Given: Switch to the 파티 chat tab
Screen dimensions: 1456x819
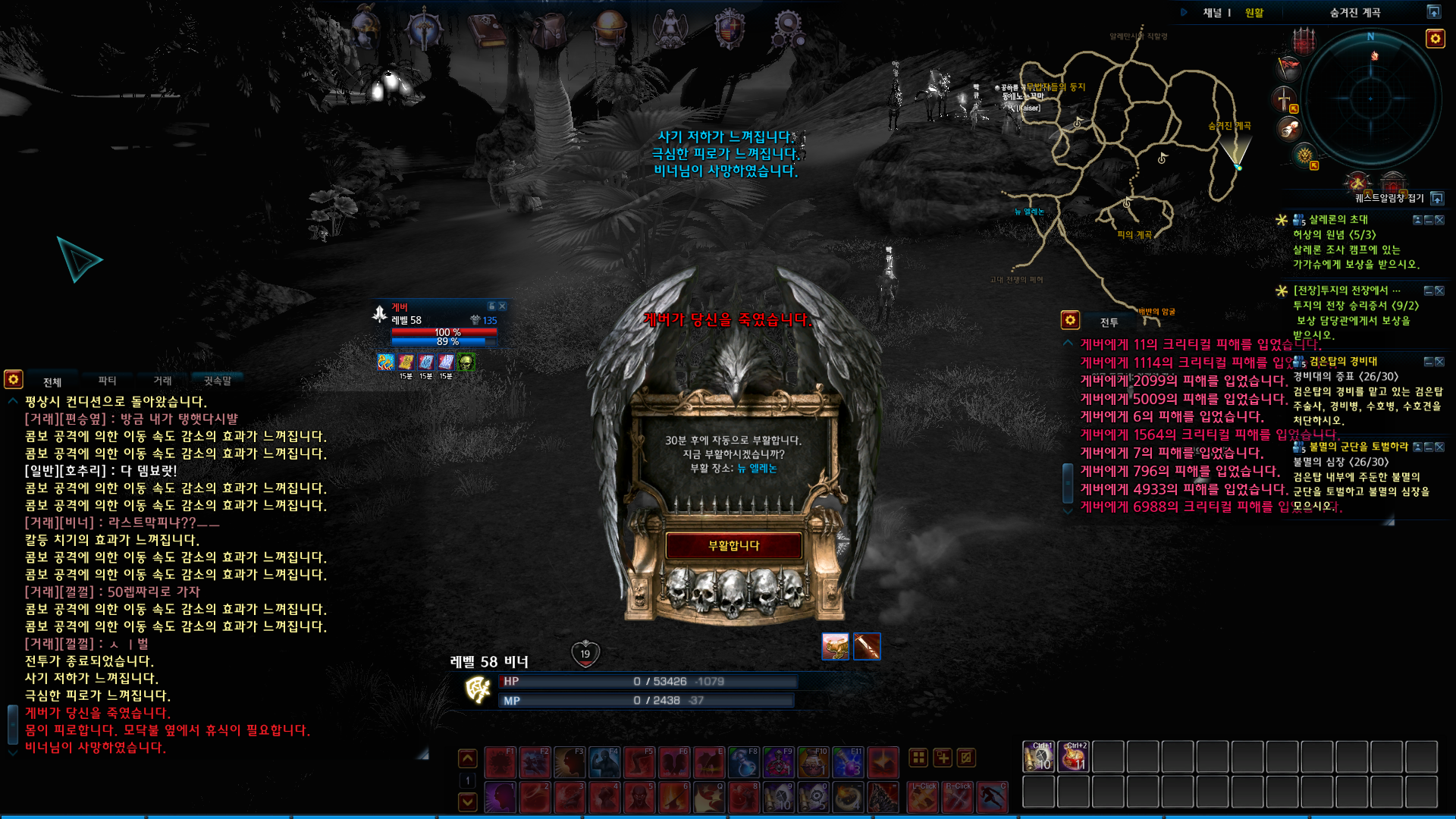Looking at the screenshot, I should pos(107,381).
